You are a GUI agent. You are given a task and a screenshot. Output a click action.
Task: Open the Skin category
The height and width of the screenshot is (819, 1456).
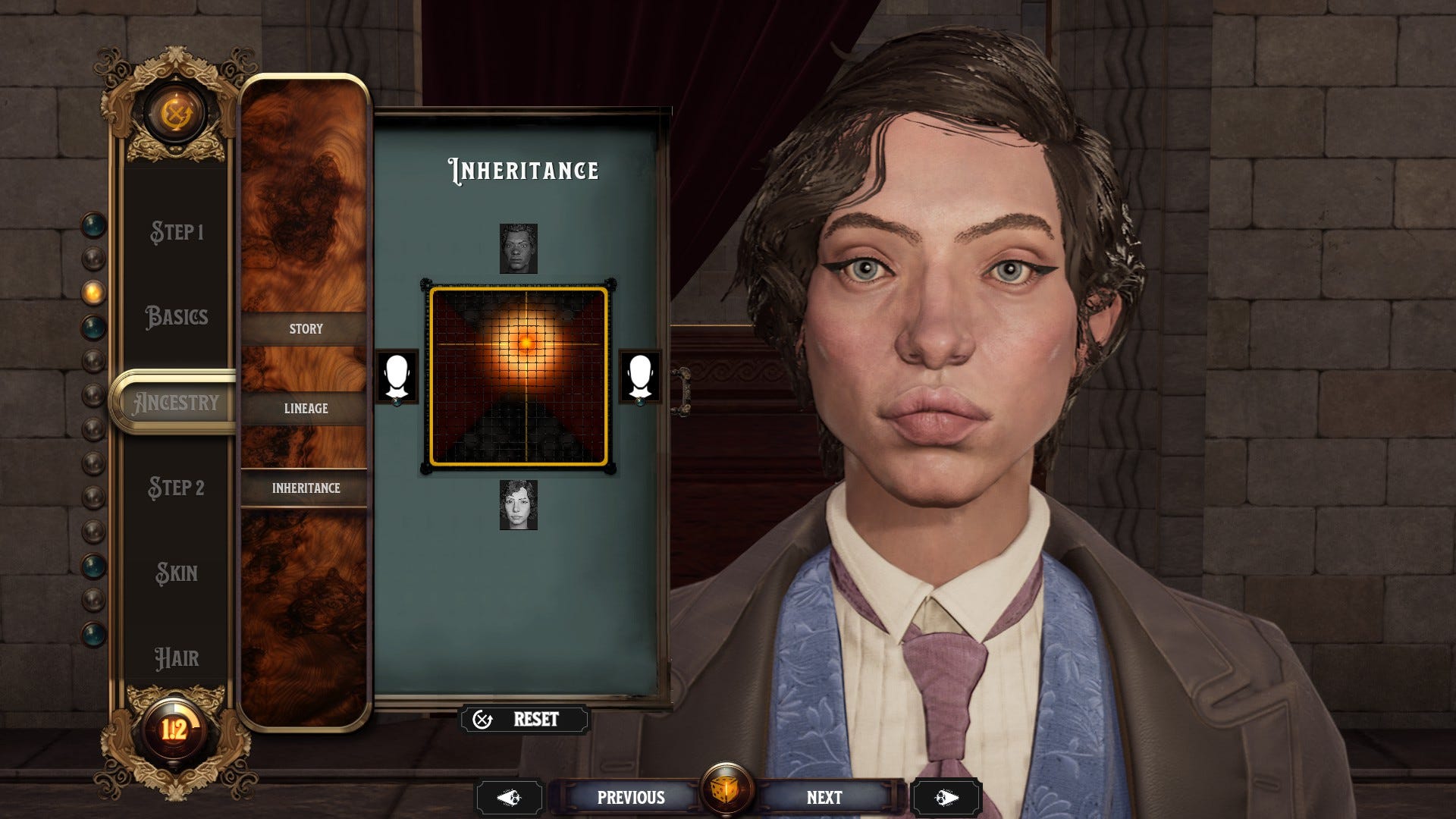pos(176,573)
